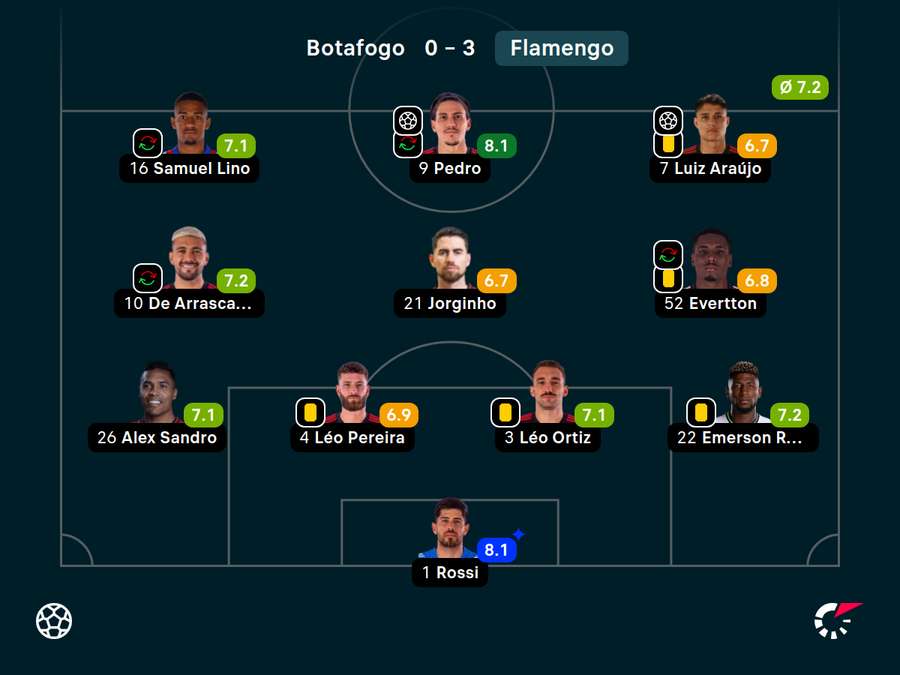Screen dimensions: 900x675
Task: Open the Flashscore logo link
Action: point(837,620)
